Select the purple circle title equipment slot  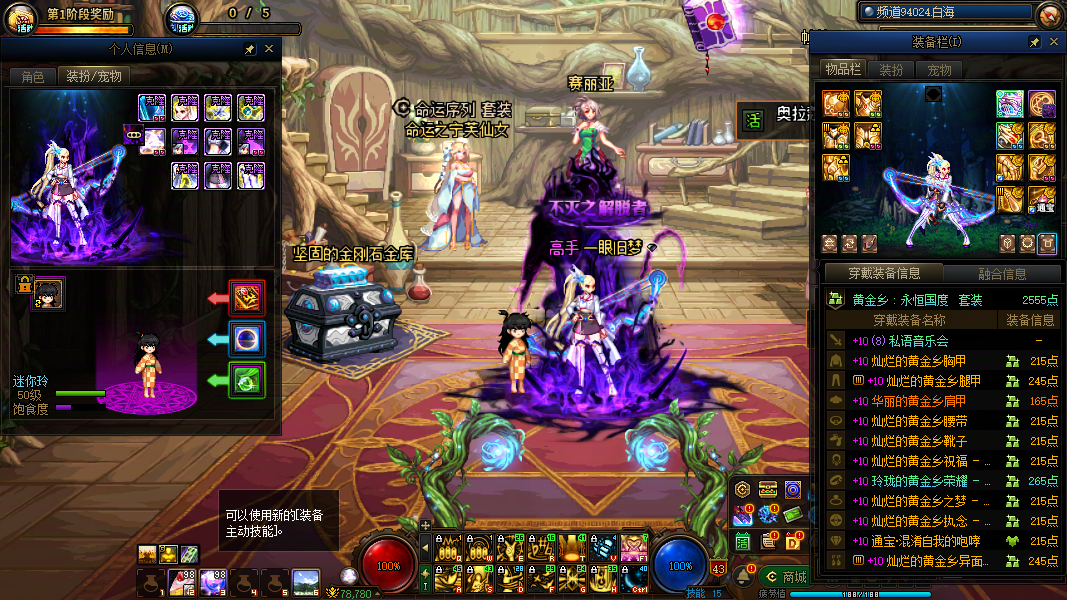pyautogui.click(x=1042, y=104)
